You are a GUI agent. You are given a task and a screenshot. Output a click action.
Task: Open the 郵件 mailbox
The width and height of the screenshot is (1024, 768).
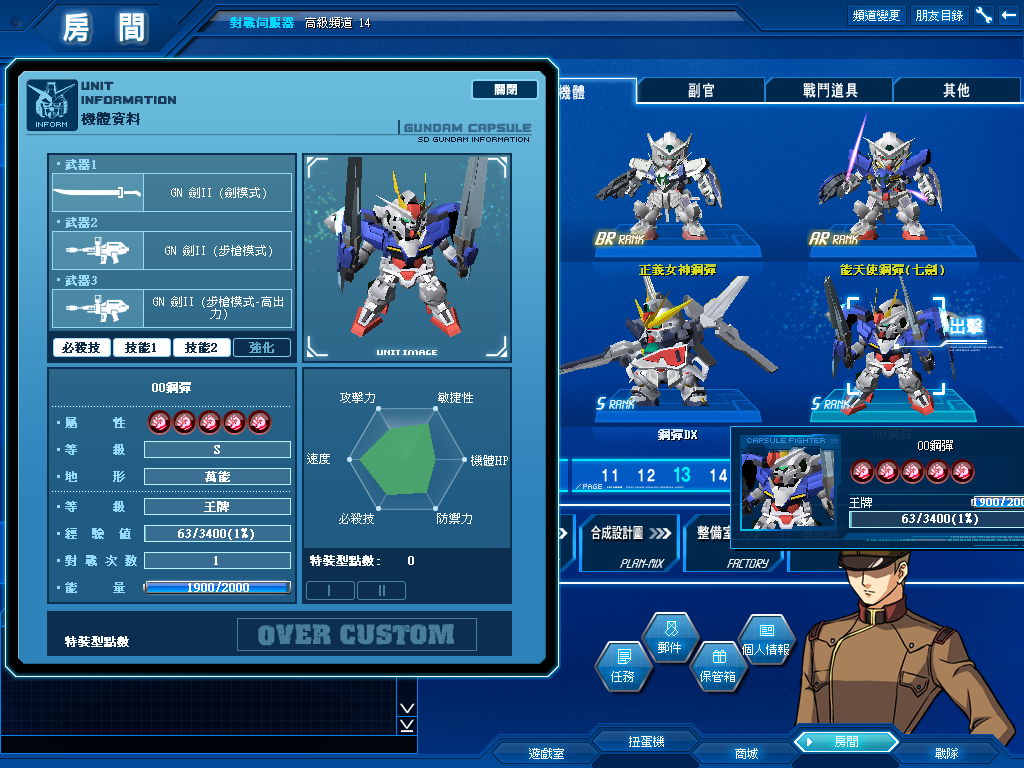670,638
